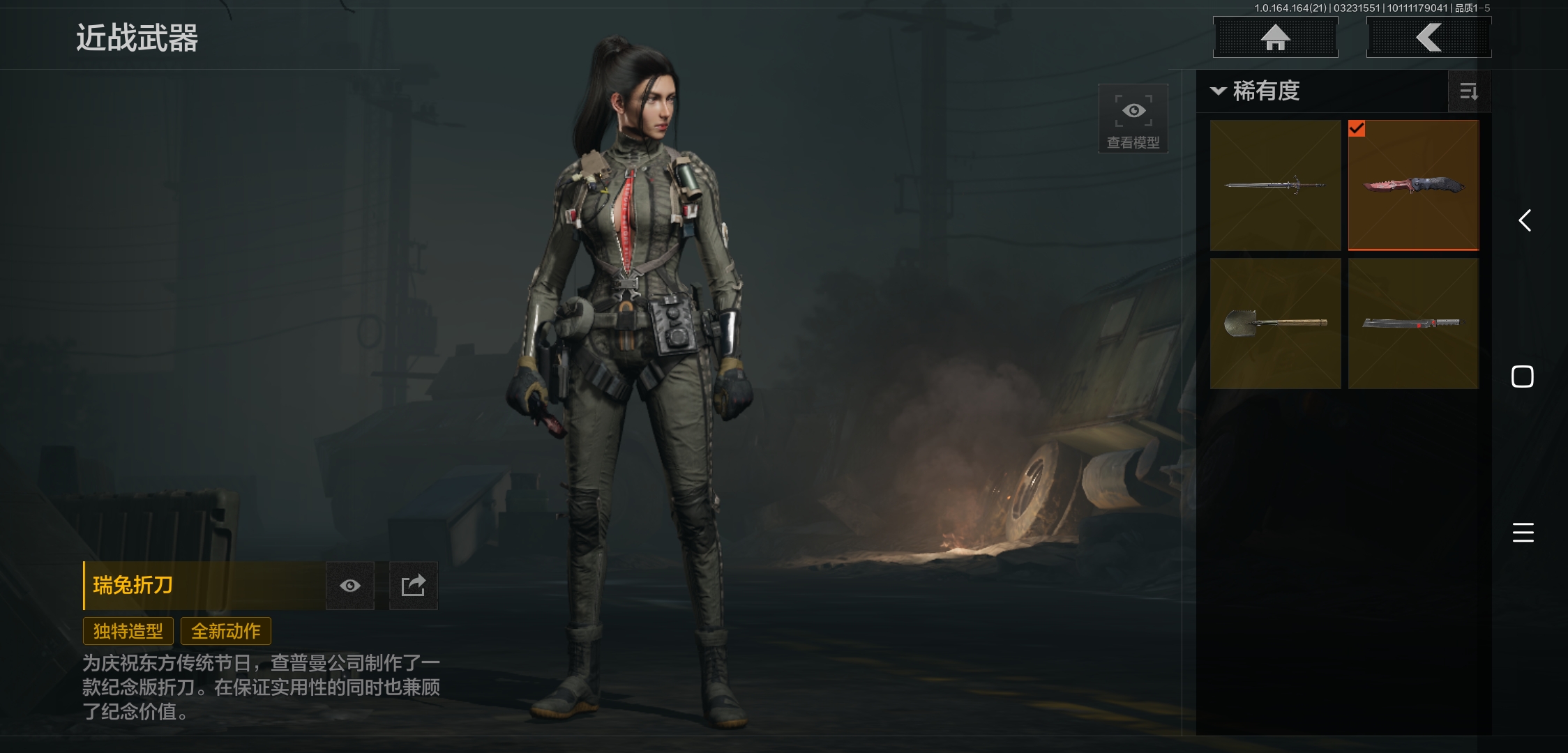Share the 瑞兔折刀 weapon
The width and height of the screenshot is (1568, 753).
point(413,586)
